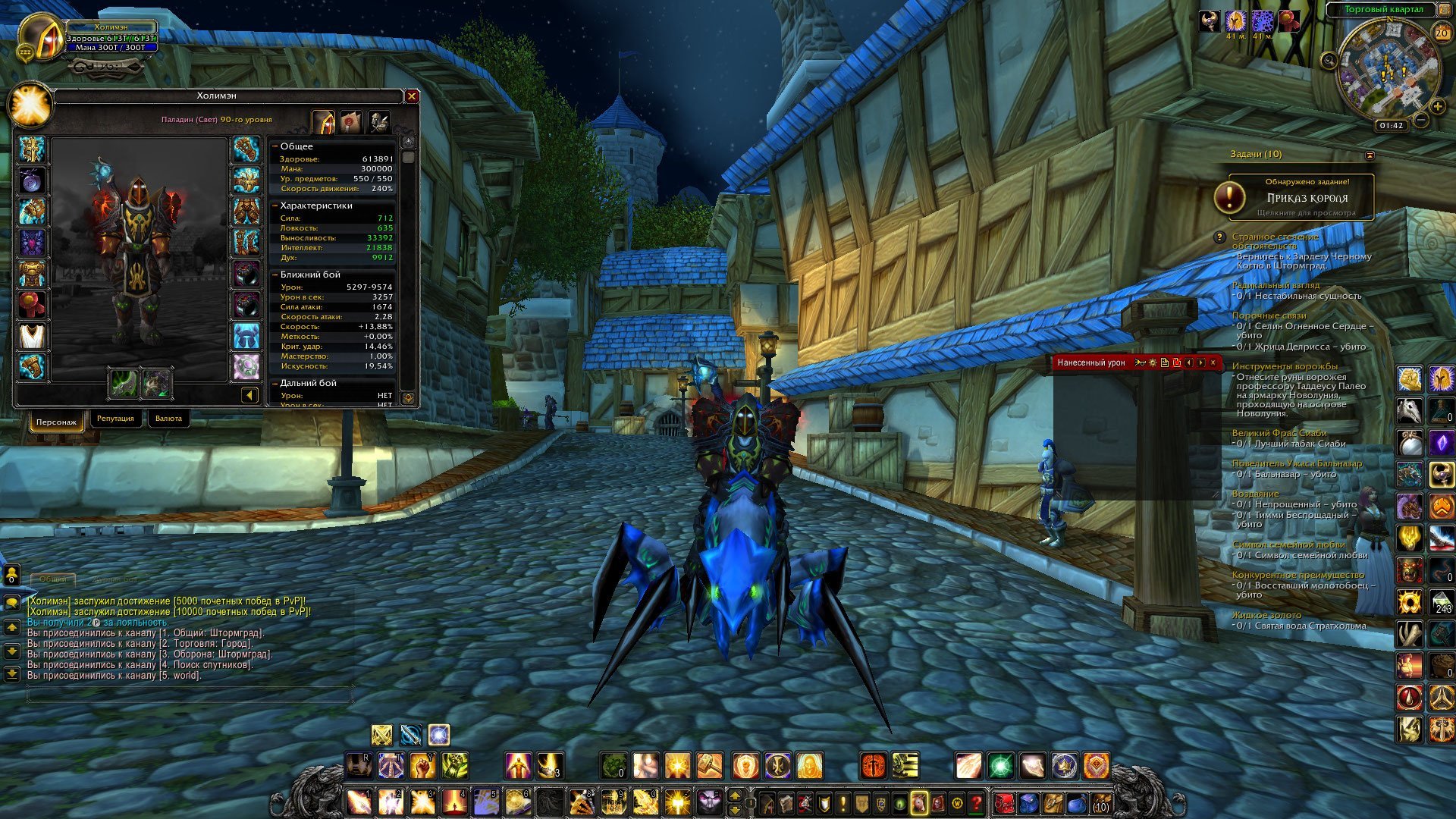Open the red backpack bag slot

tap(1005, 802)
